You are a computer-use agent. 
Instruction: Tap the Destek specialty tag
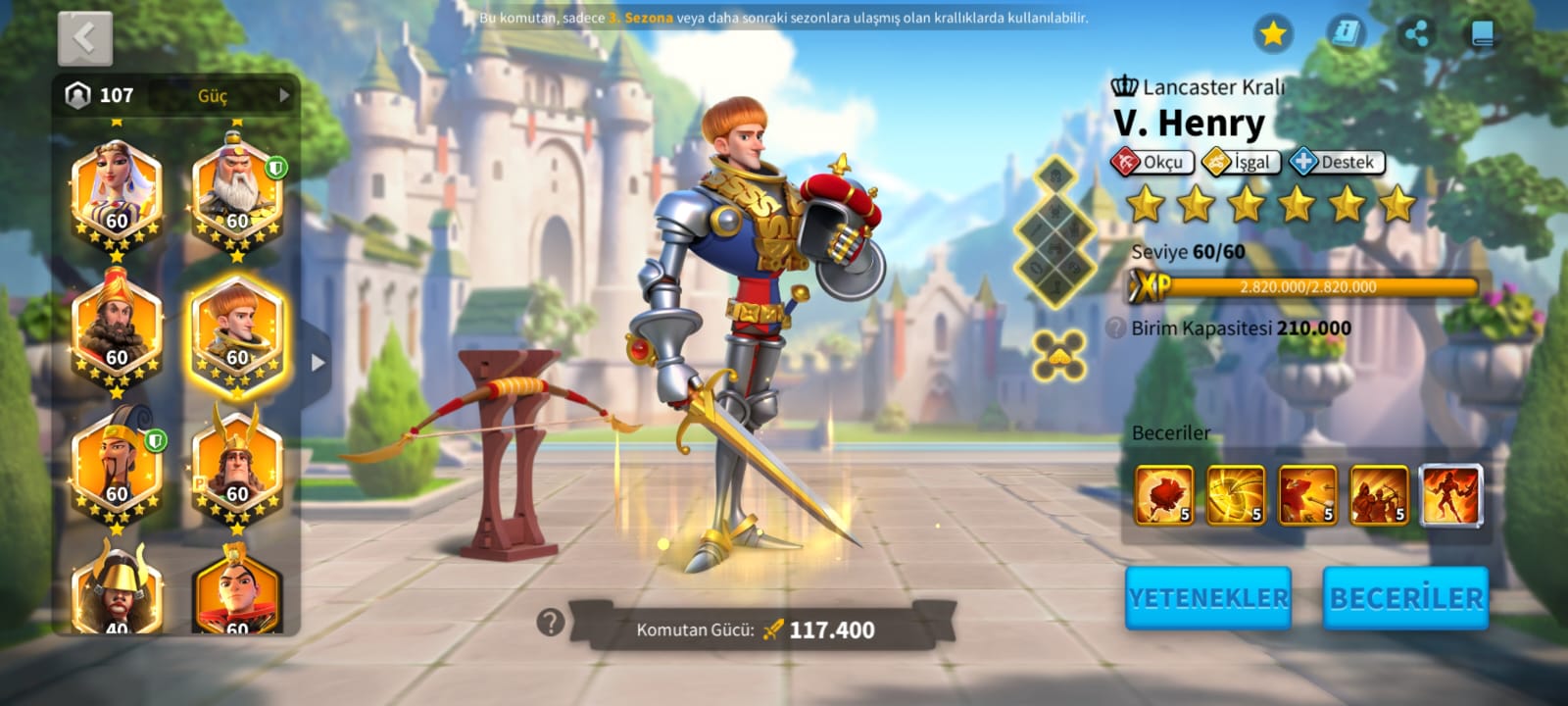click(x=1337, y=162)
